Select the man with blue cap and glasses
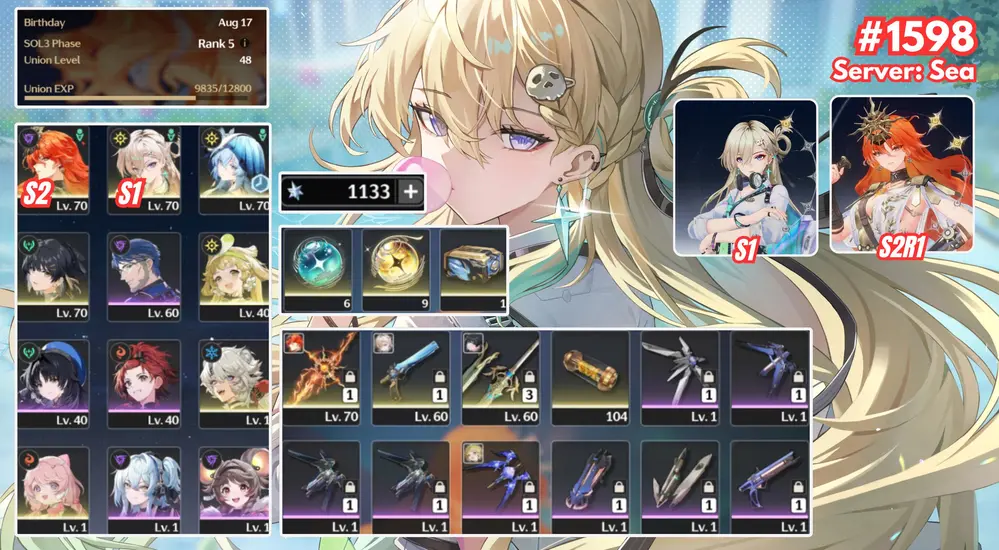This screenshot has height=550, width=999. pos(143,275)
